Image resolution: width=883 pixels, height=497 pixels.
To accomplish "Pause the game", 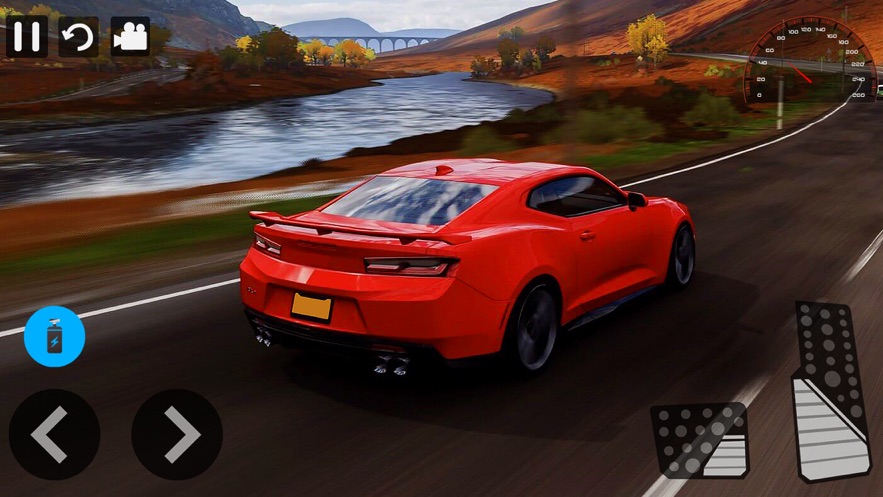I will (27, 37).
